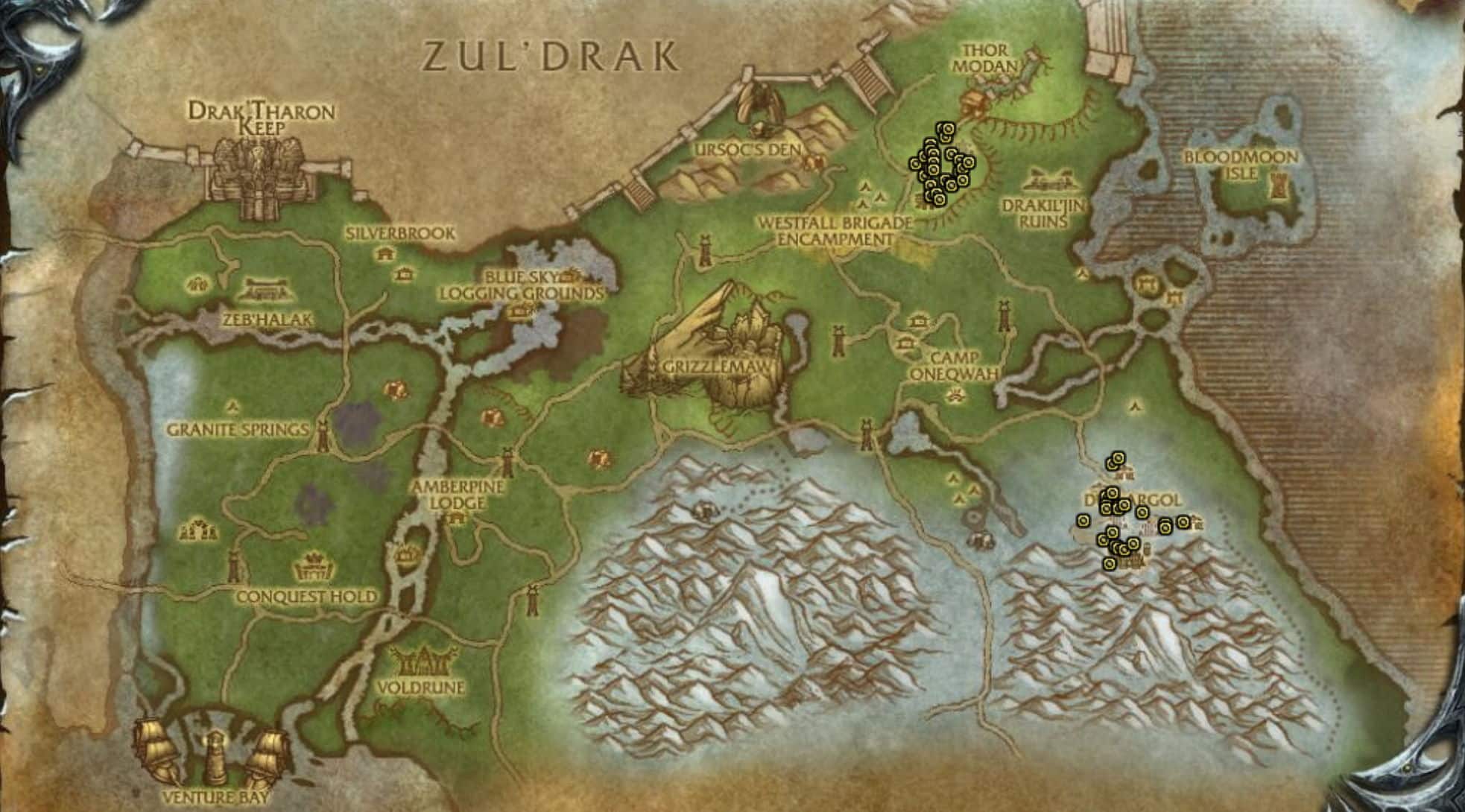
Task: Select the campfire icon near Camp Oneqwah
Action: (x=955, y=393)
